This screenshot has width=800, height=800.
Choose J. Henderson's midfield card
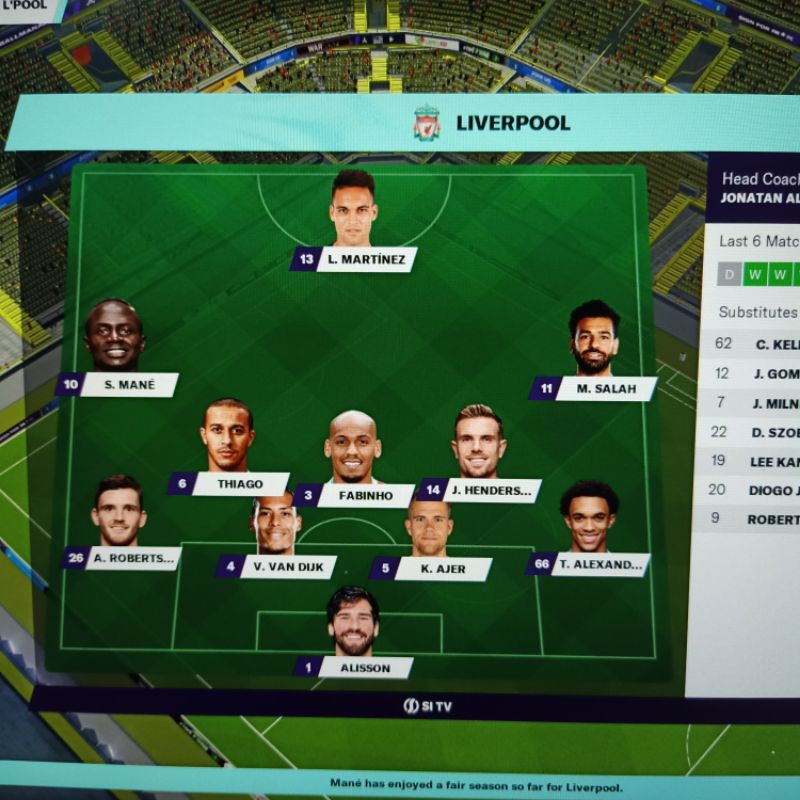[490, 490]
